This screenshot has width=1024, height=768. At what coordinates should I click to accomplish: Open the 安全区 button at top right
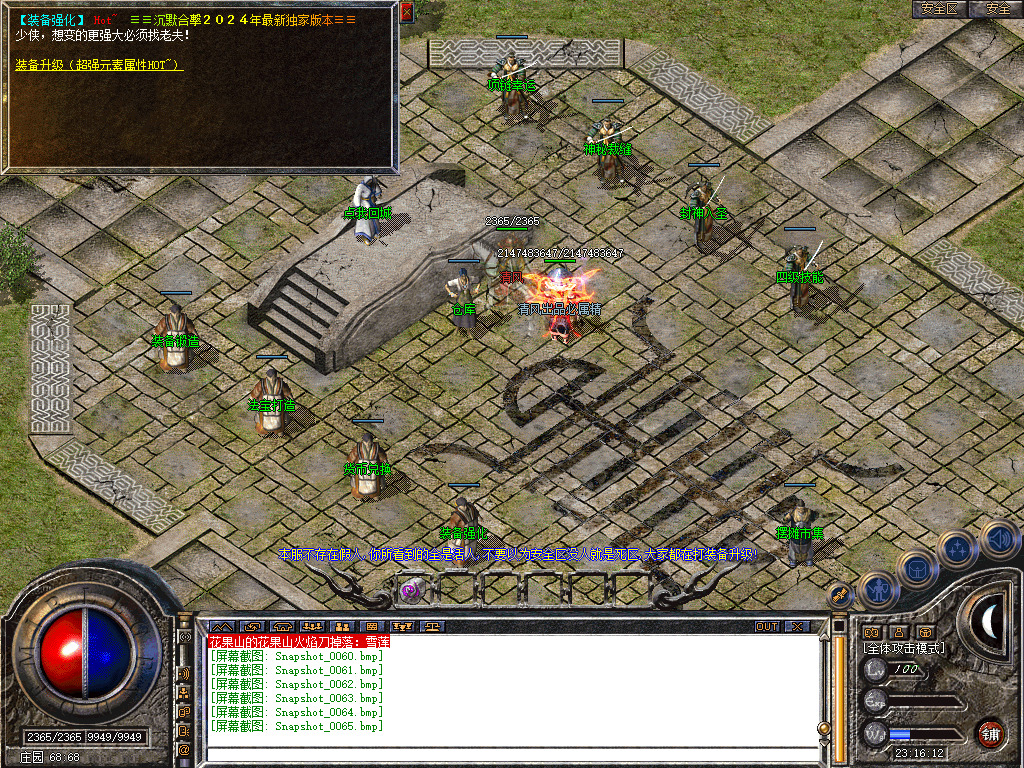[x=939, y=9]
